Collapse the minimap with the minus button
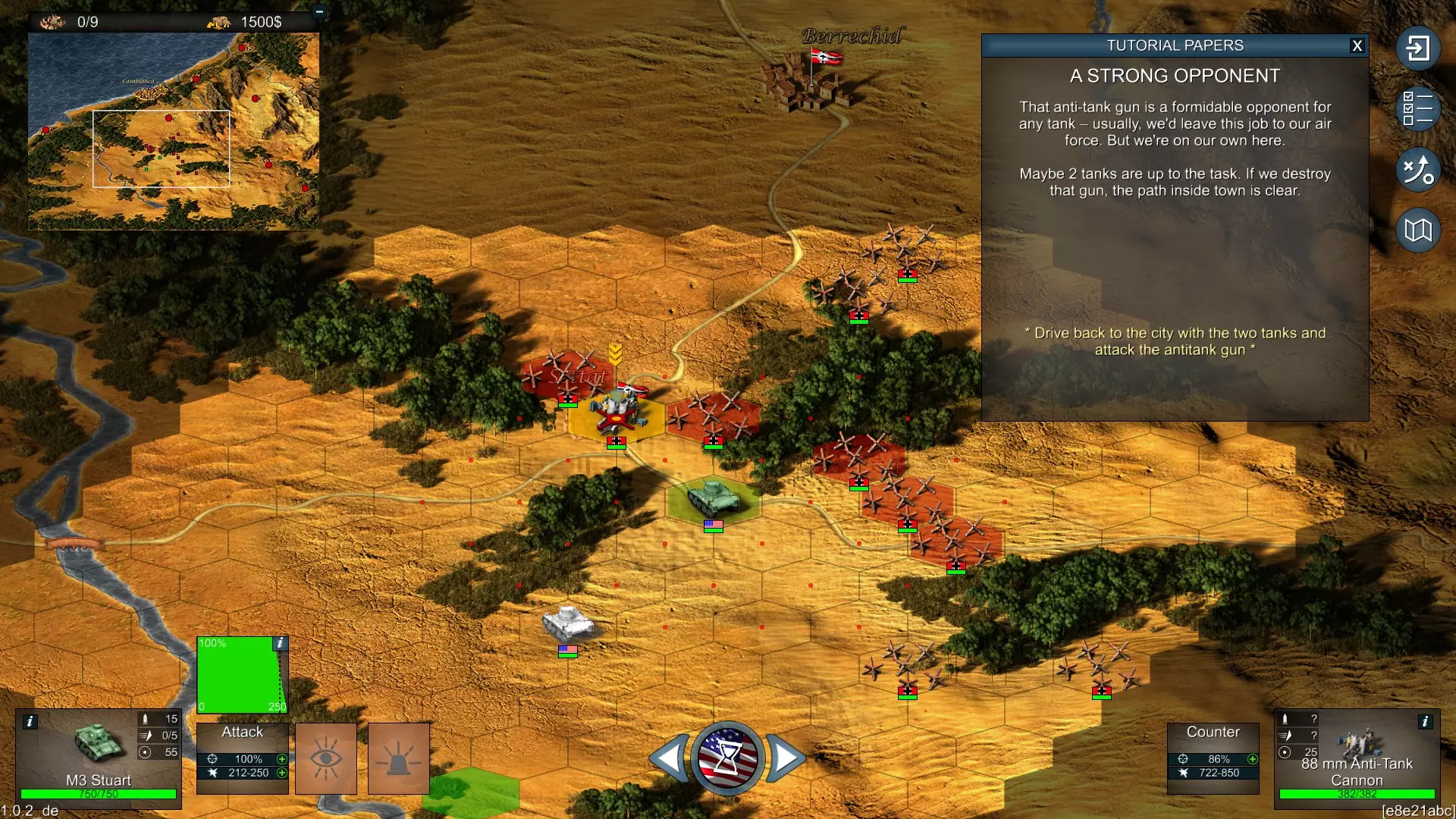 coord(319,11)
